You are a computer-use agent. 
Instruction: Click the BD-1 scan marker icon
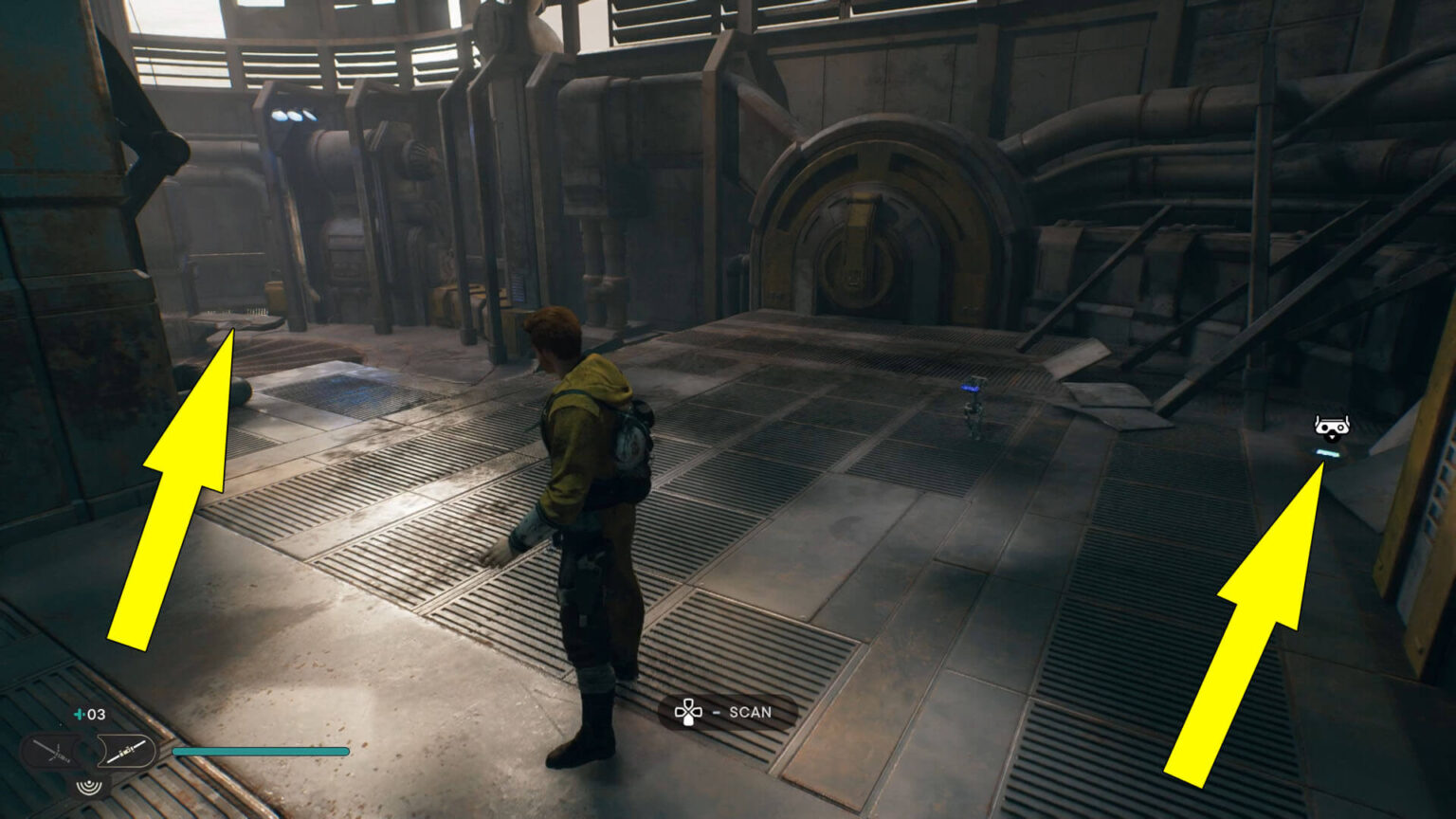[x=1331, y=428]
